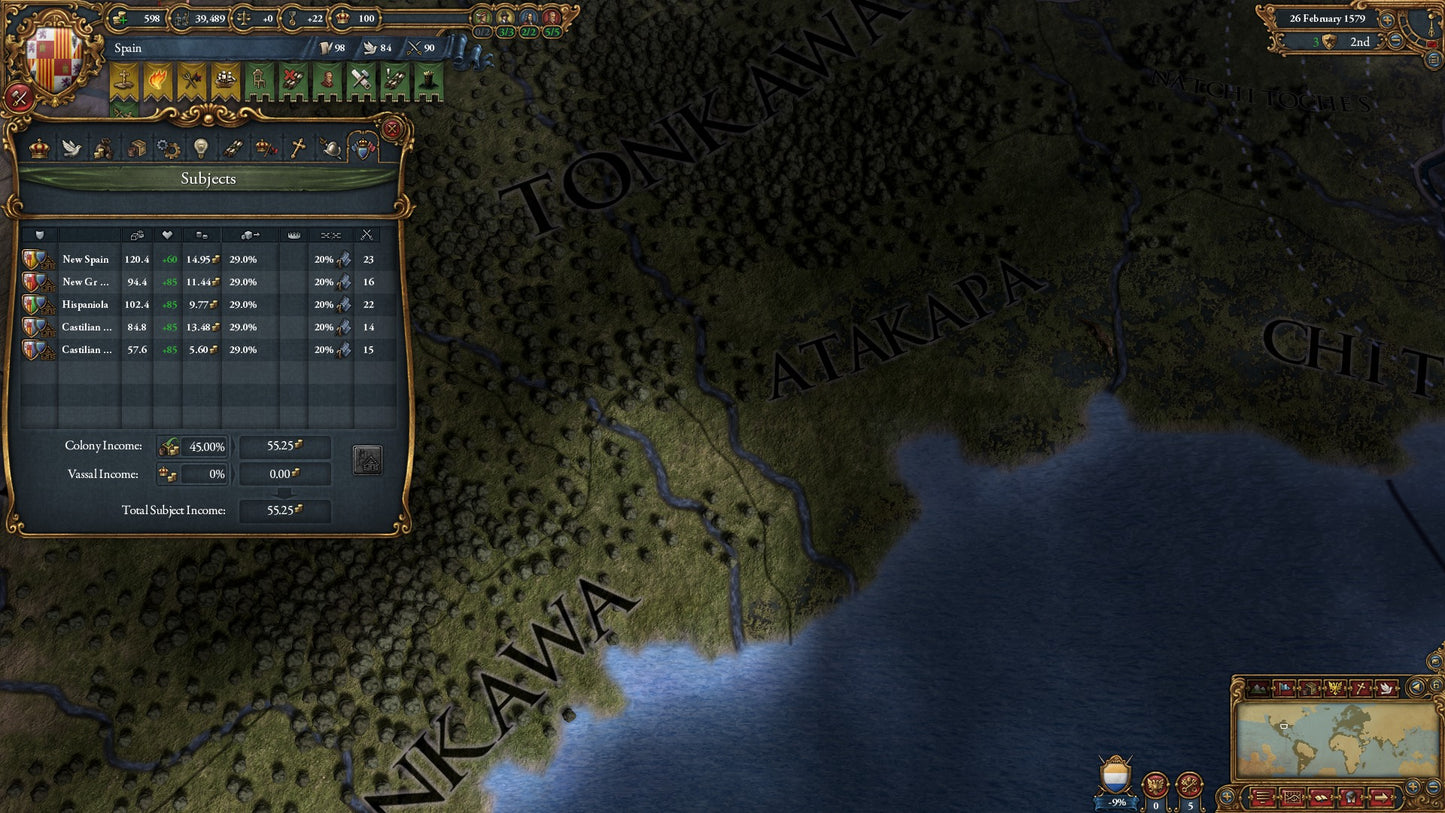Switch to the dove Diplomacy tab
Screen dimensions: 1445x813
(71, 149)
